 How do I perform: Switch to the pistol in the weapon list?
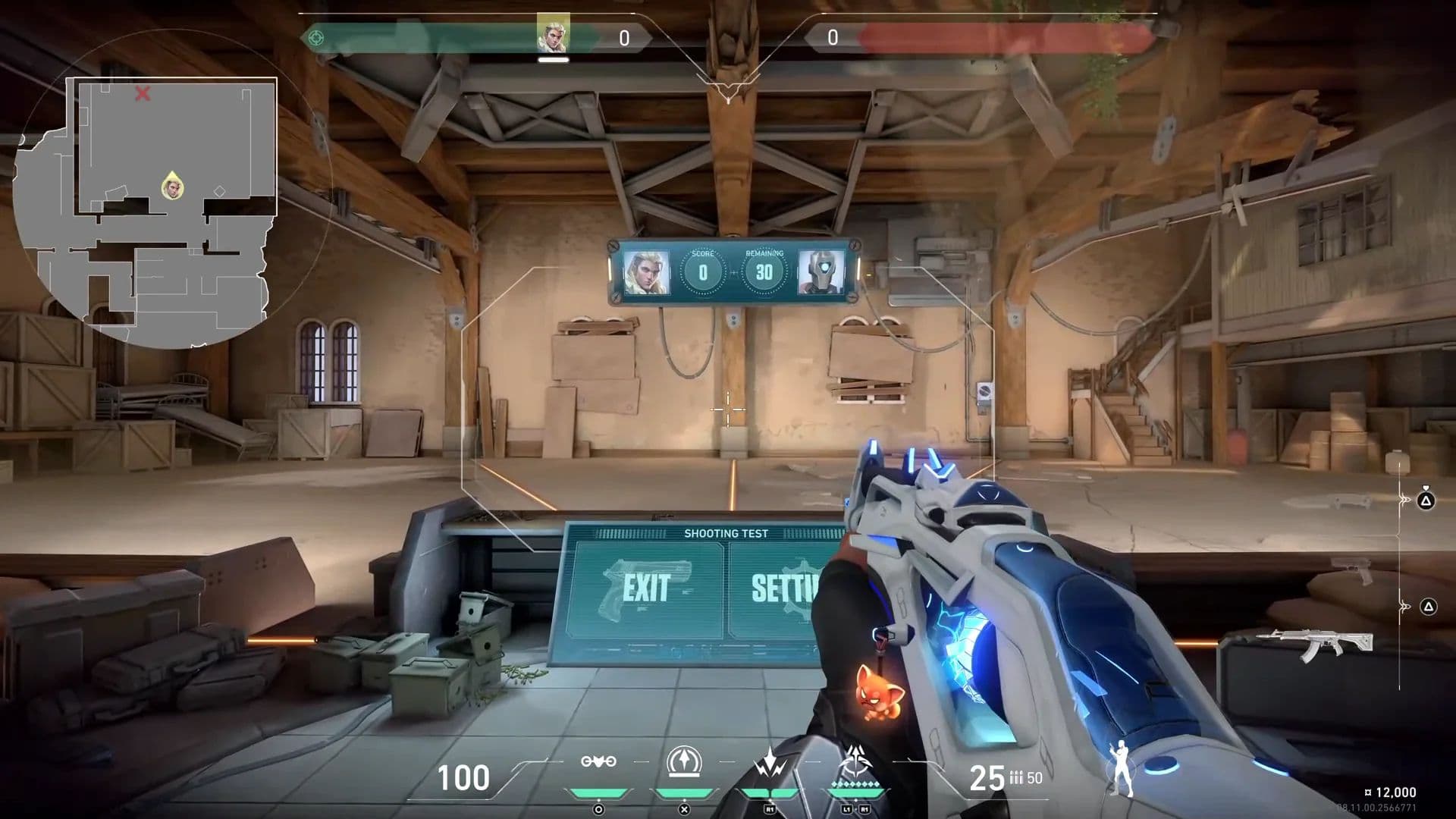pos(1352,569)
